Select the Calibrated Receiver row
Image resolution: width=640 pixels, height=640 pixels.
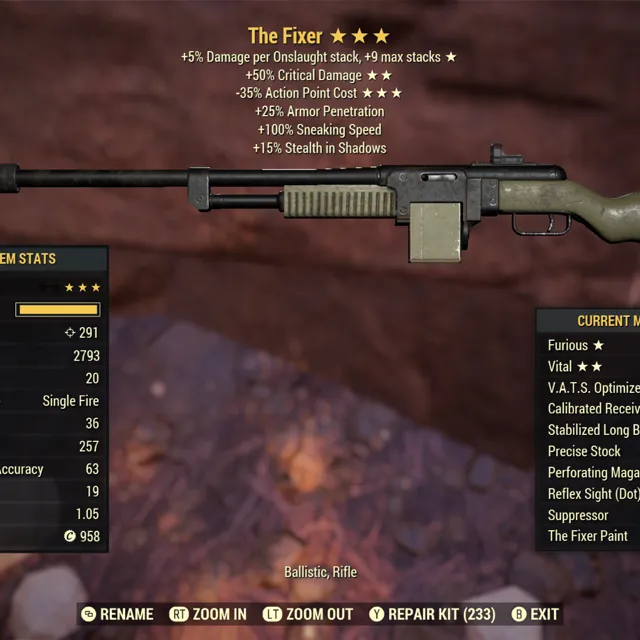click(593, 408)
